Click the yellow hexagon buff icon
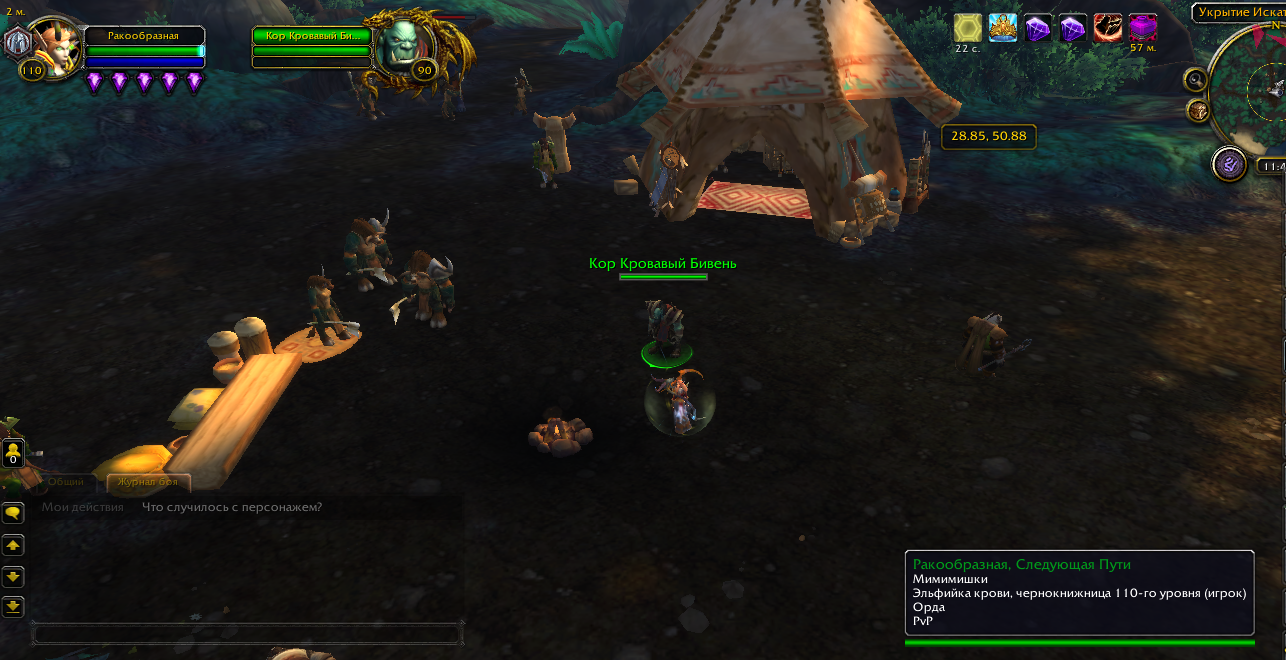 coord(967,28)
